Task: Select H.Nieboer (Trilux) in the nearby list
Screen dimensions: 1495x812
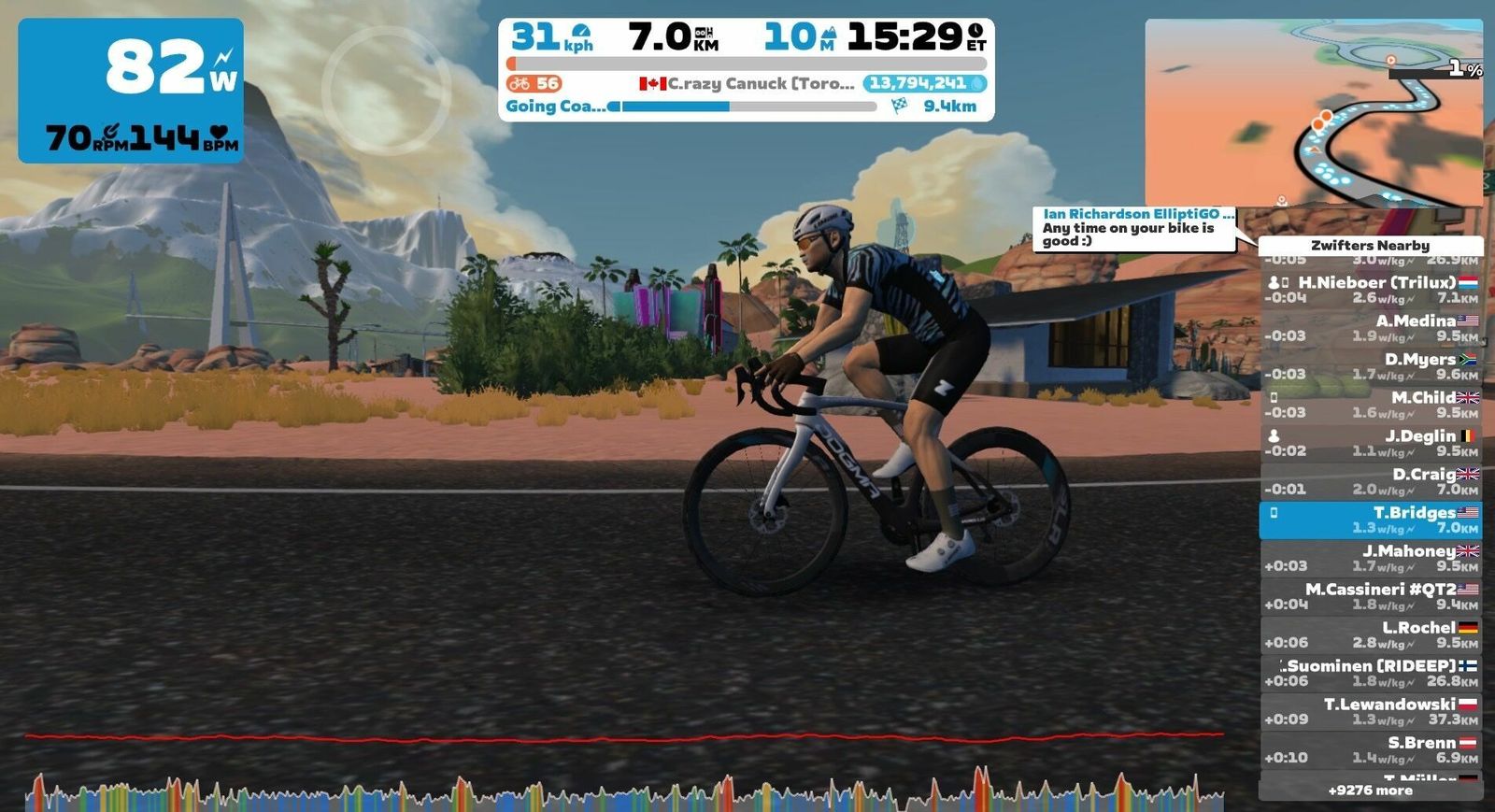Action: pos(1370,290)
